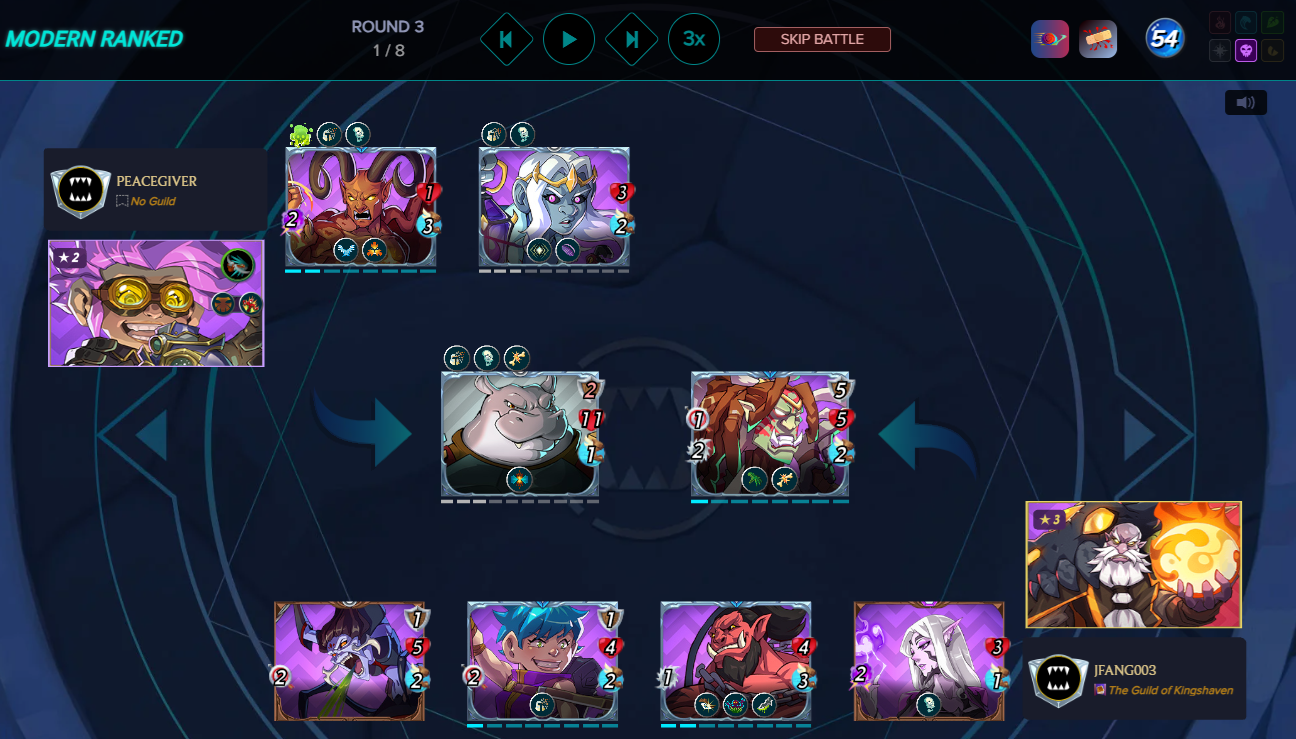Select the horned red demon card
The width and height of the screenshot is (1296, 739).
click(360, 207)
